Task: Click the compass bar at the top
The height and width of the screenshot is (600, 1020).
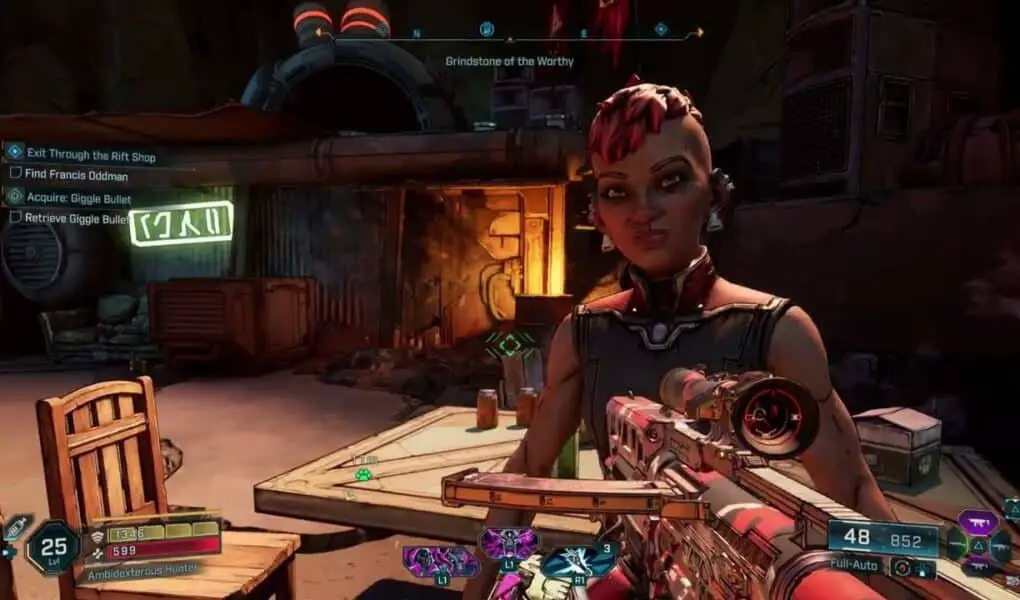Action: pos(510,35)
